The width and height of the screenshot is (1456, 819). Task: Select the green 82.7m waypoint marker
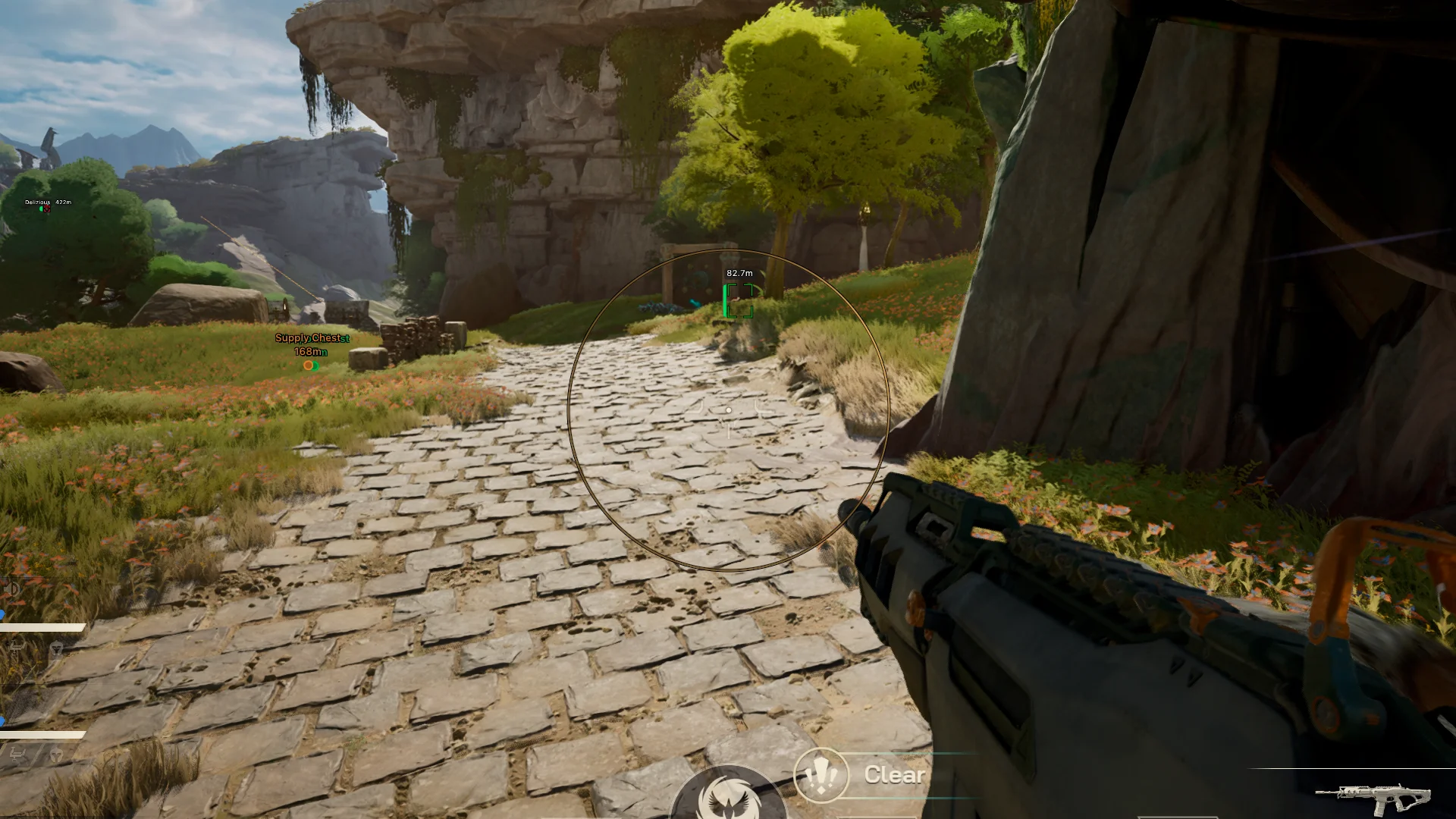pos(739,301)
